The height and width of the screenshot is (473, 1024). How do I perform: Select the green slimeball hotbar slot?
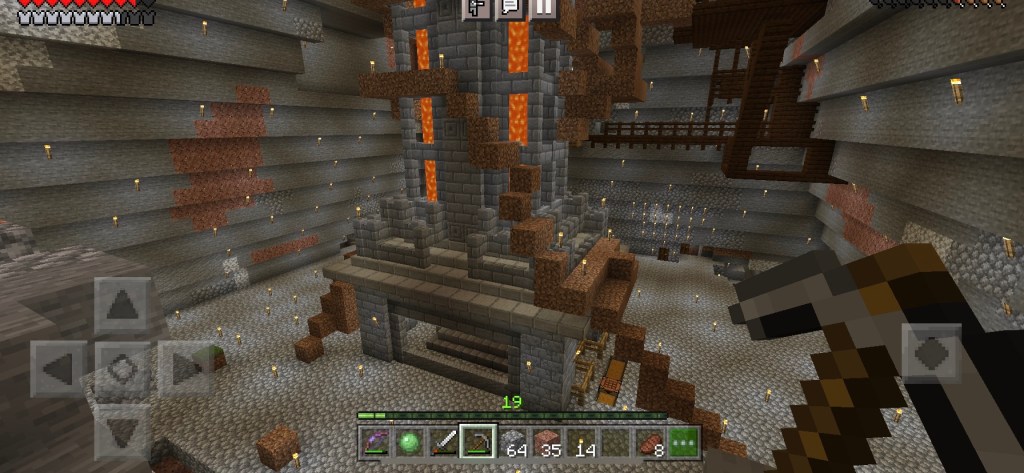(x=408, y=443)
